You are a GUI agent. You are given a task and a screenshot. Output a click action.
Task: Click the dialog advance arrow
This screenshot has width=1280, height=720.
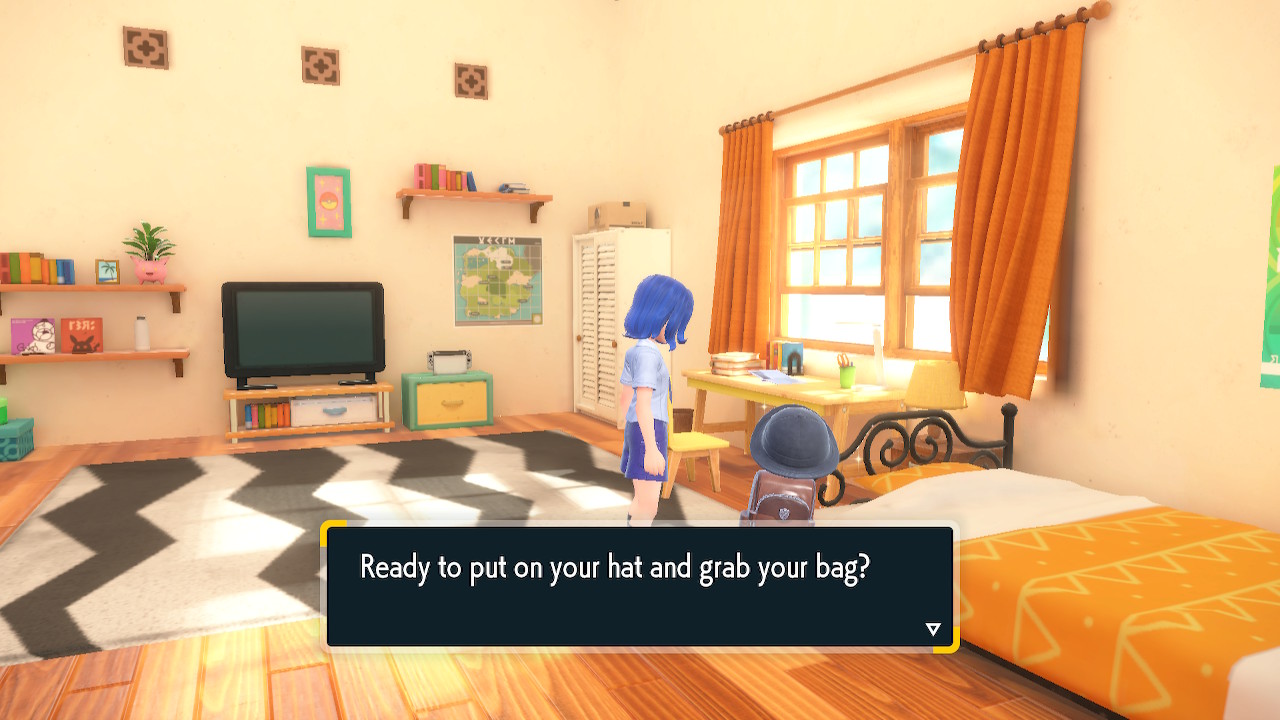pos(933,628)
